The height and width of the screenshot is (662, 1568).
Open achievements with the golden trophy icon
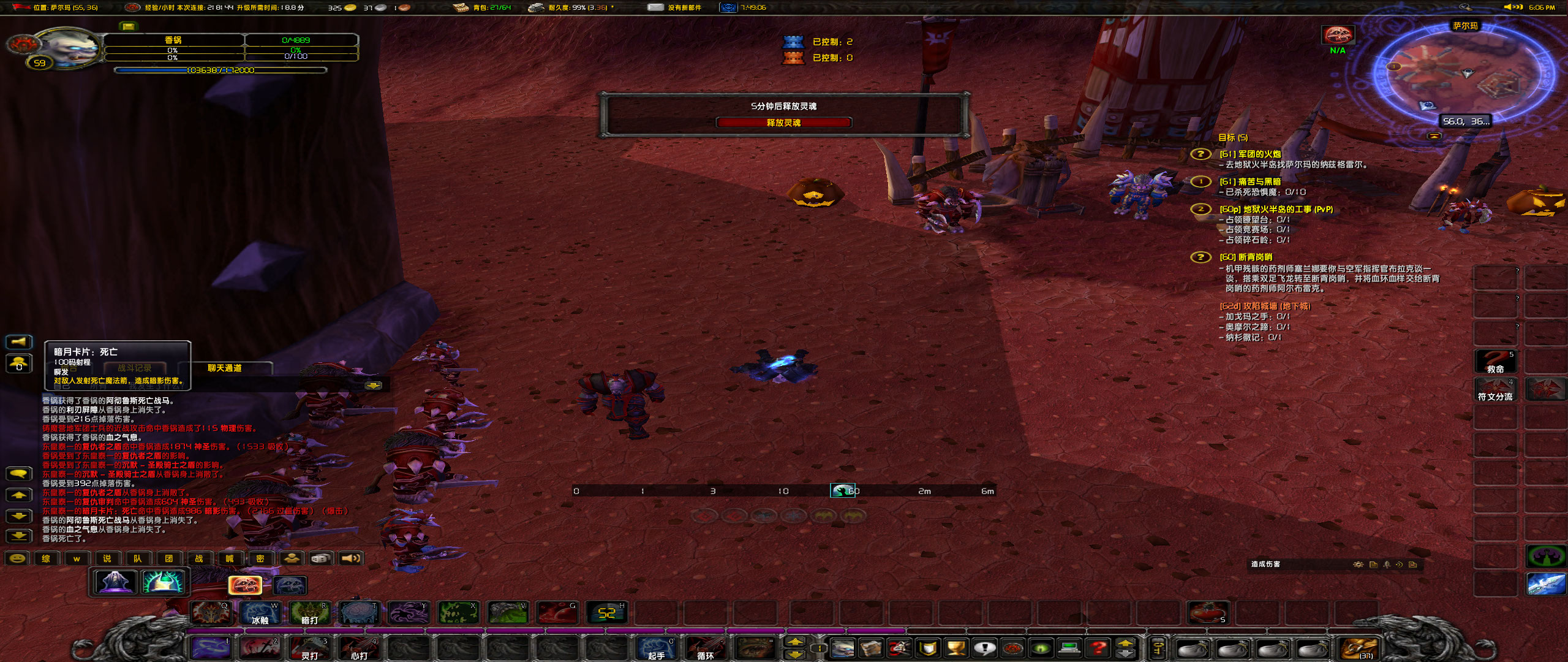click(956, 647)
